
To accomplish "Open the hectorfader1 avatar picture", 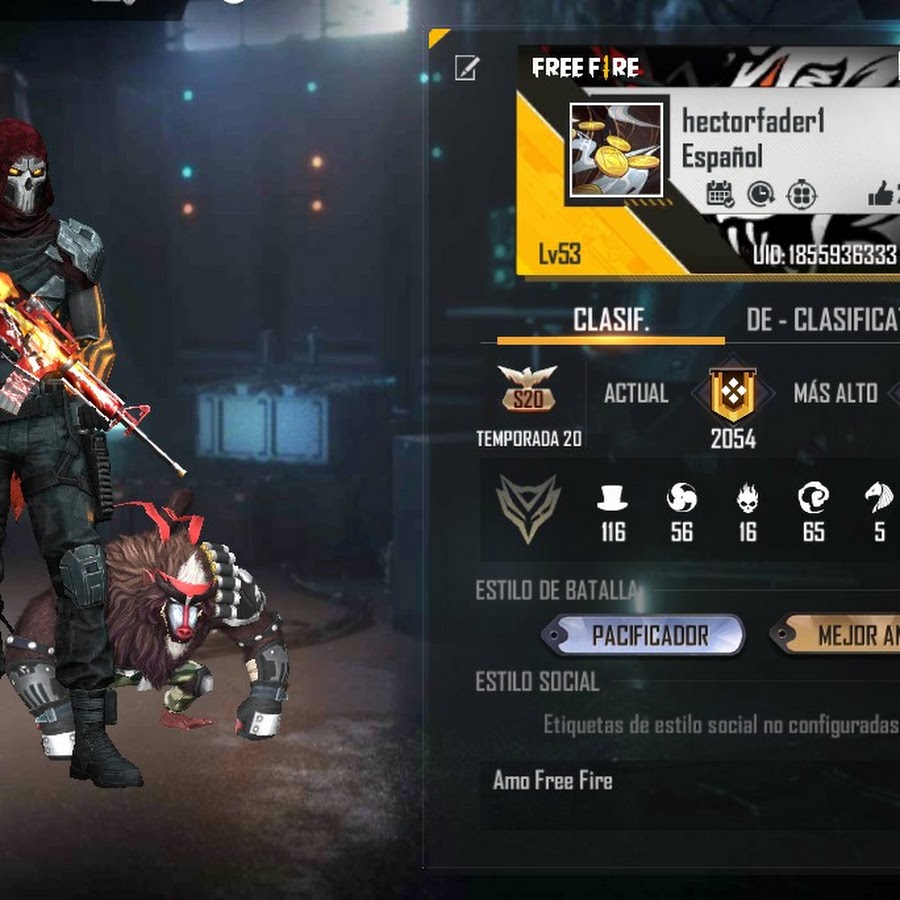I will point(615,150).
